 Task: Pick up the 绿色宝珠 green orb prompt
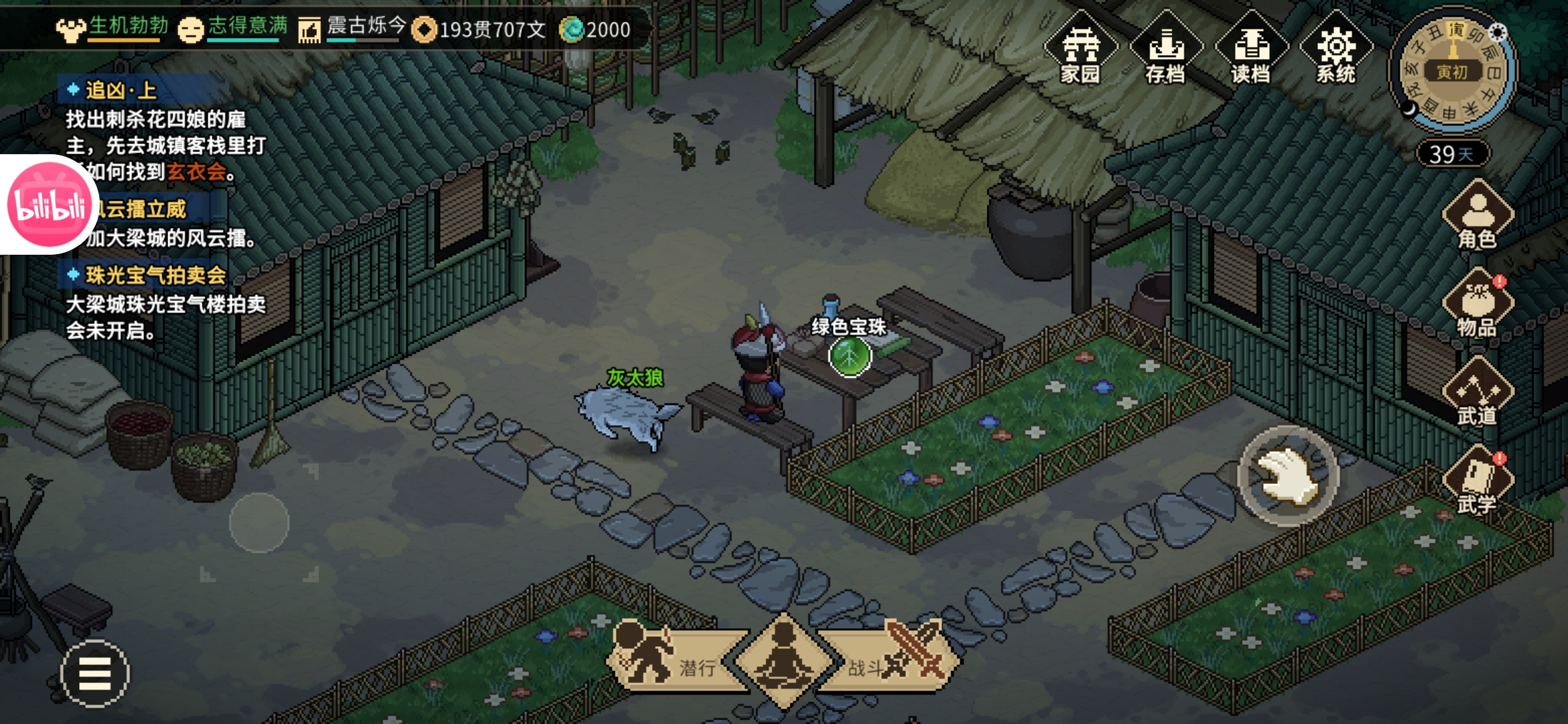[x=850, y=355]
